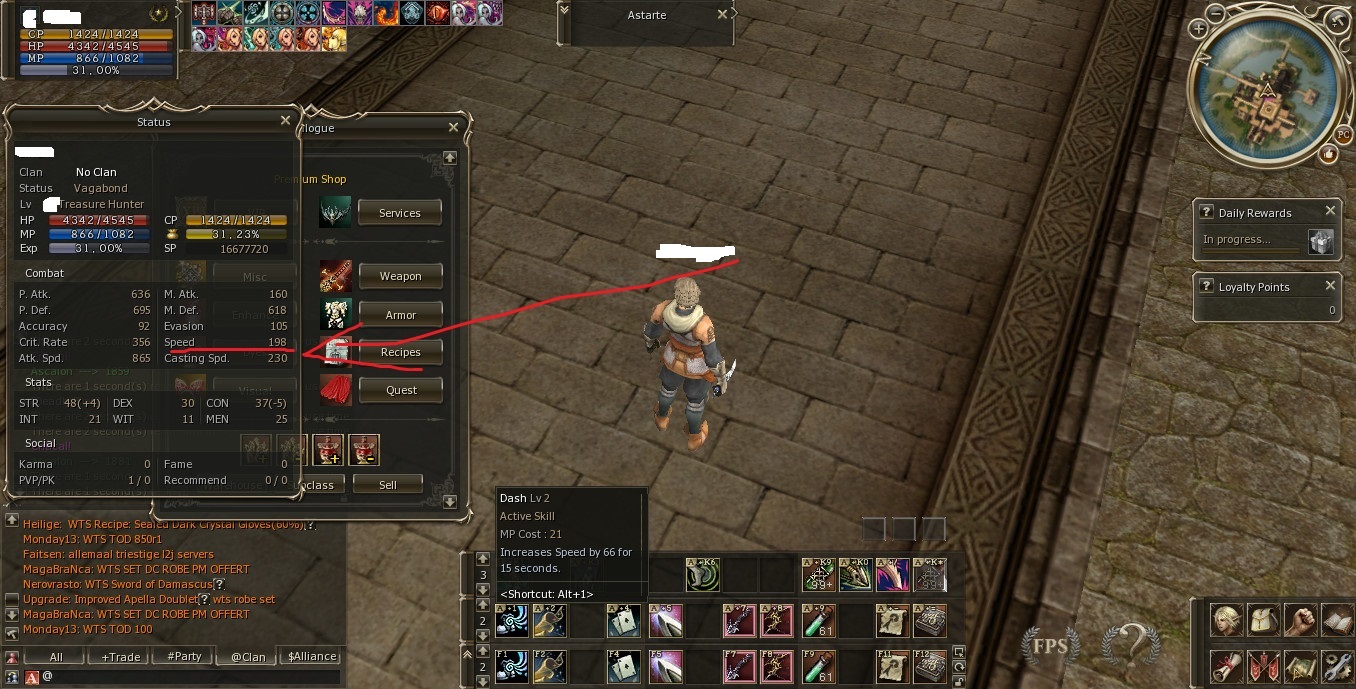Select the $Alliance chat tab
The image size is (1356, 689).
312,657
